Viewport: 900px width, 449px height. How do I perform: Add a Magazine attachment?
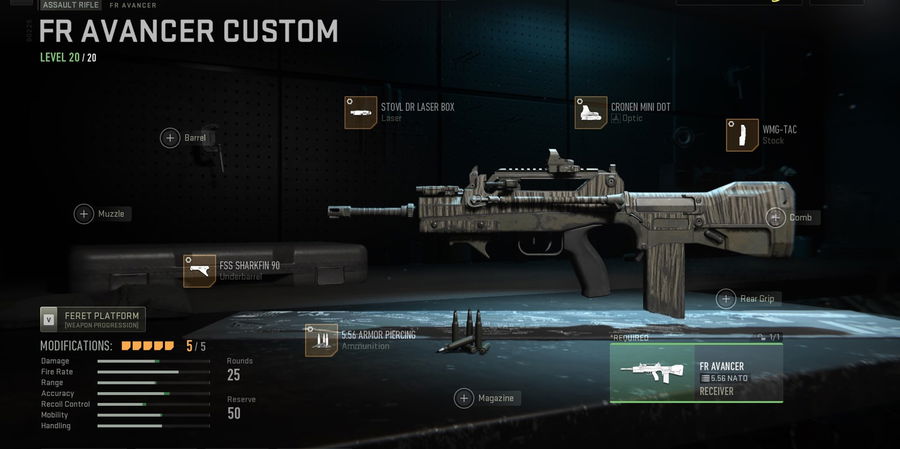pyautogui.click(x=464, y=398)
